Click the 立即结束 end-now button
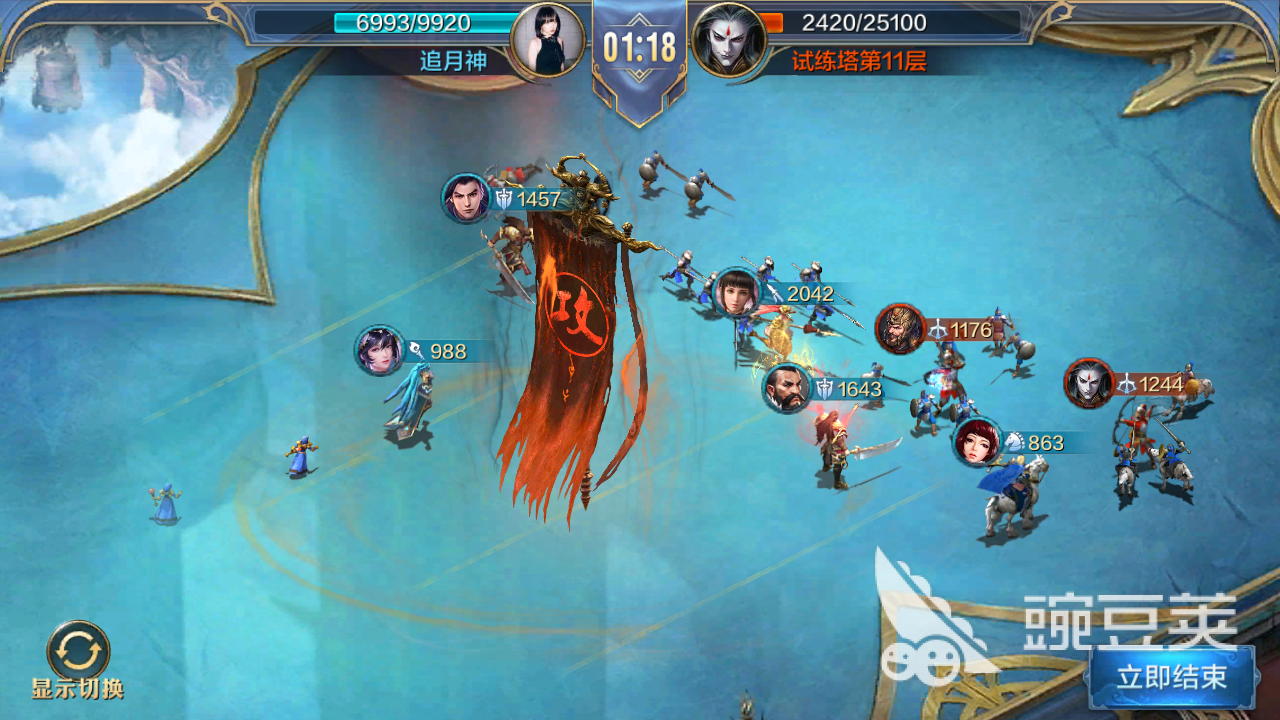 pos(1172,677)
